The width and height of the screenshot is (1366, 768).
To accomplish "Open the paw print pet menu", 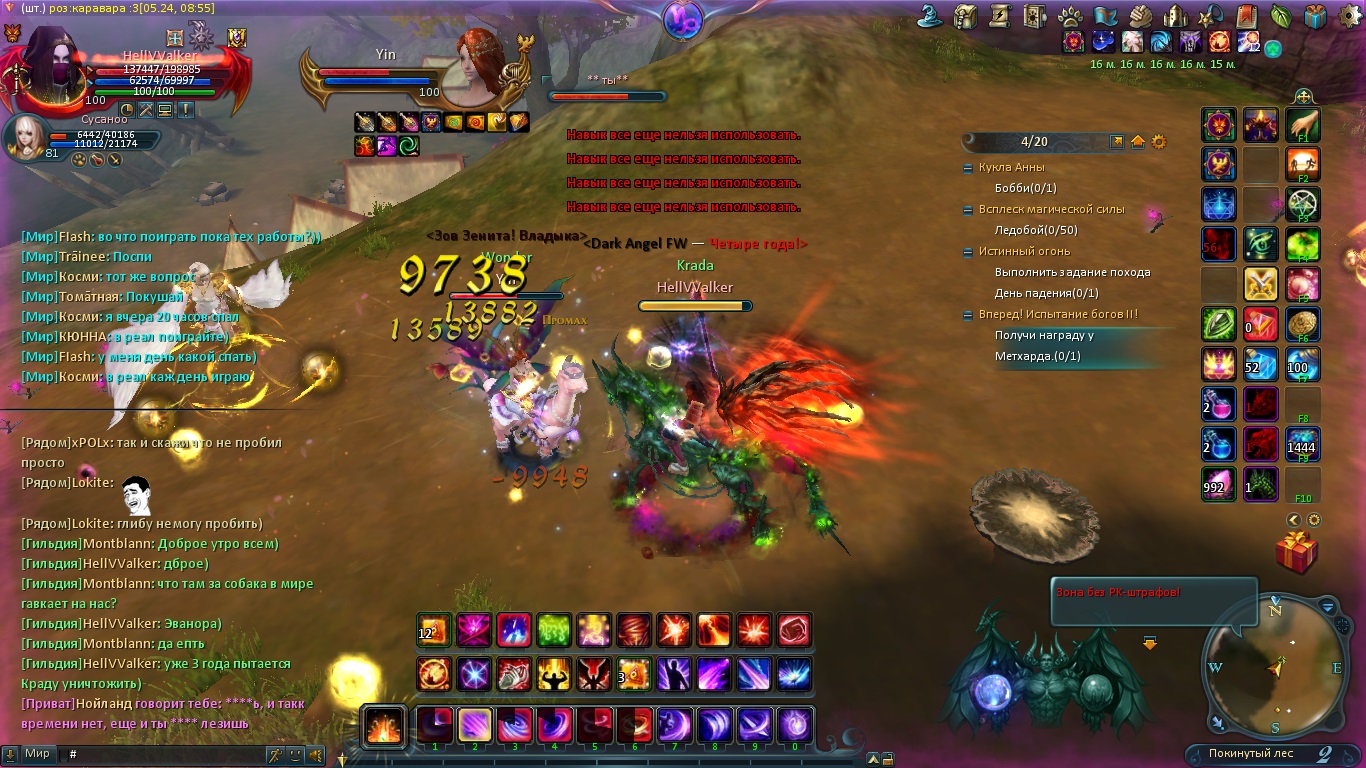I will pos(1070,16).
